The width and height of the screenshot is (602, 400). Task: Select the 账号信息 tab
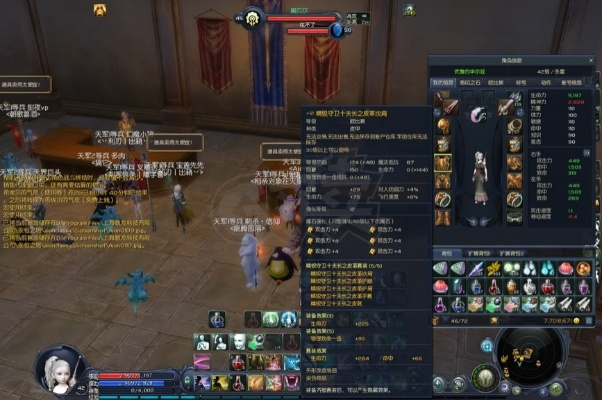(x=574, y=83)
